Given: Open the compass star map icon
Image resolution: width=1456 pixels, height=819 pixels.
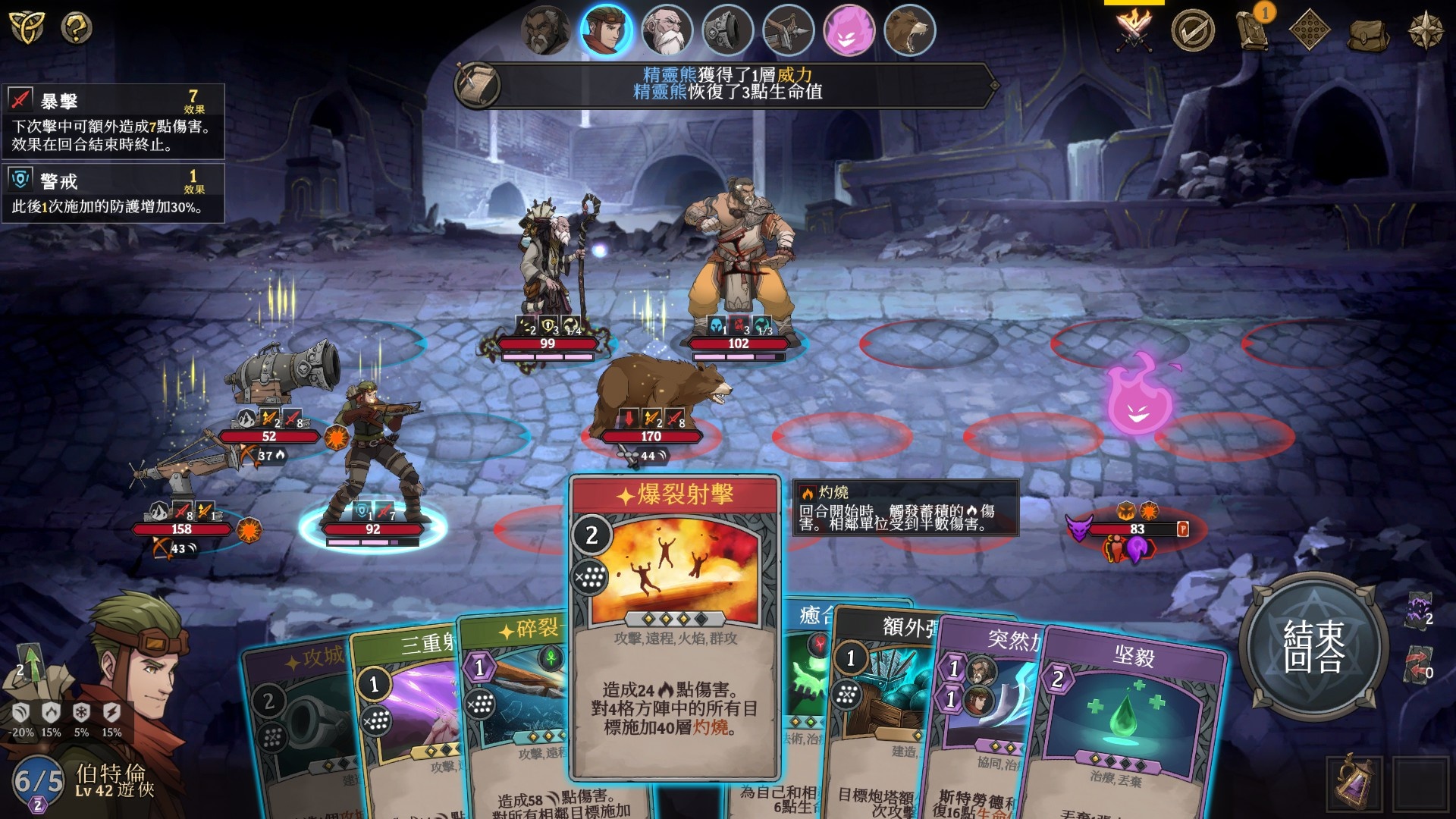Looking at the screenshot, I should point(1426,30).
